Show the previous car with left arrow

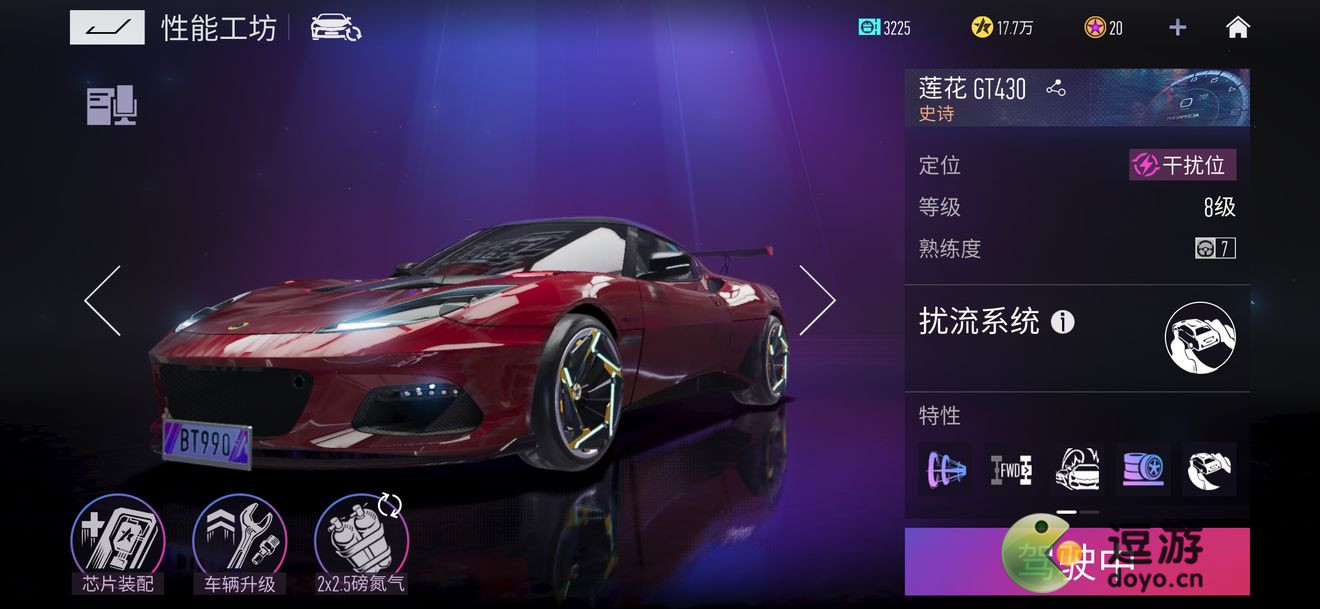pyautogui.click(x=103, y=300)
